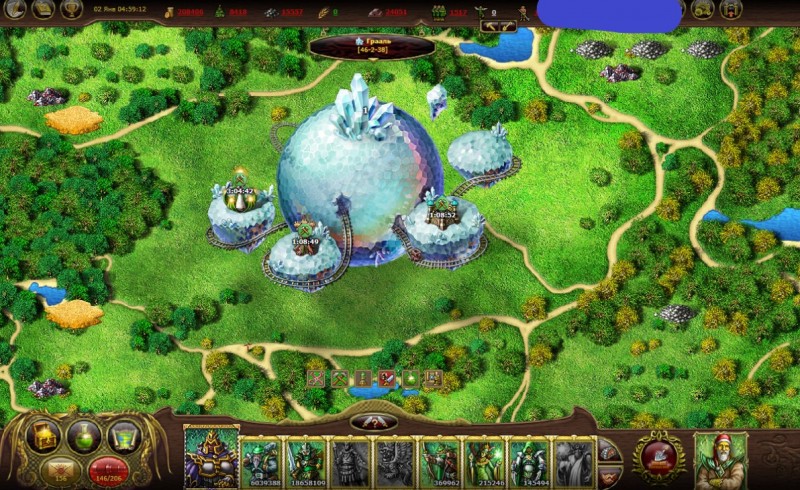This screenshot has height=490, width=800.
Task: Click the green potion action icon
Action: pos(410,378)
